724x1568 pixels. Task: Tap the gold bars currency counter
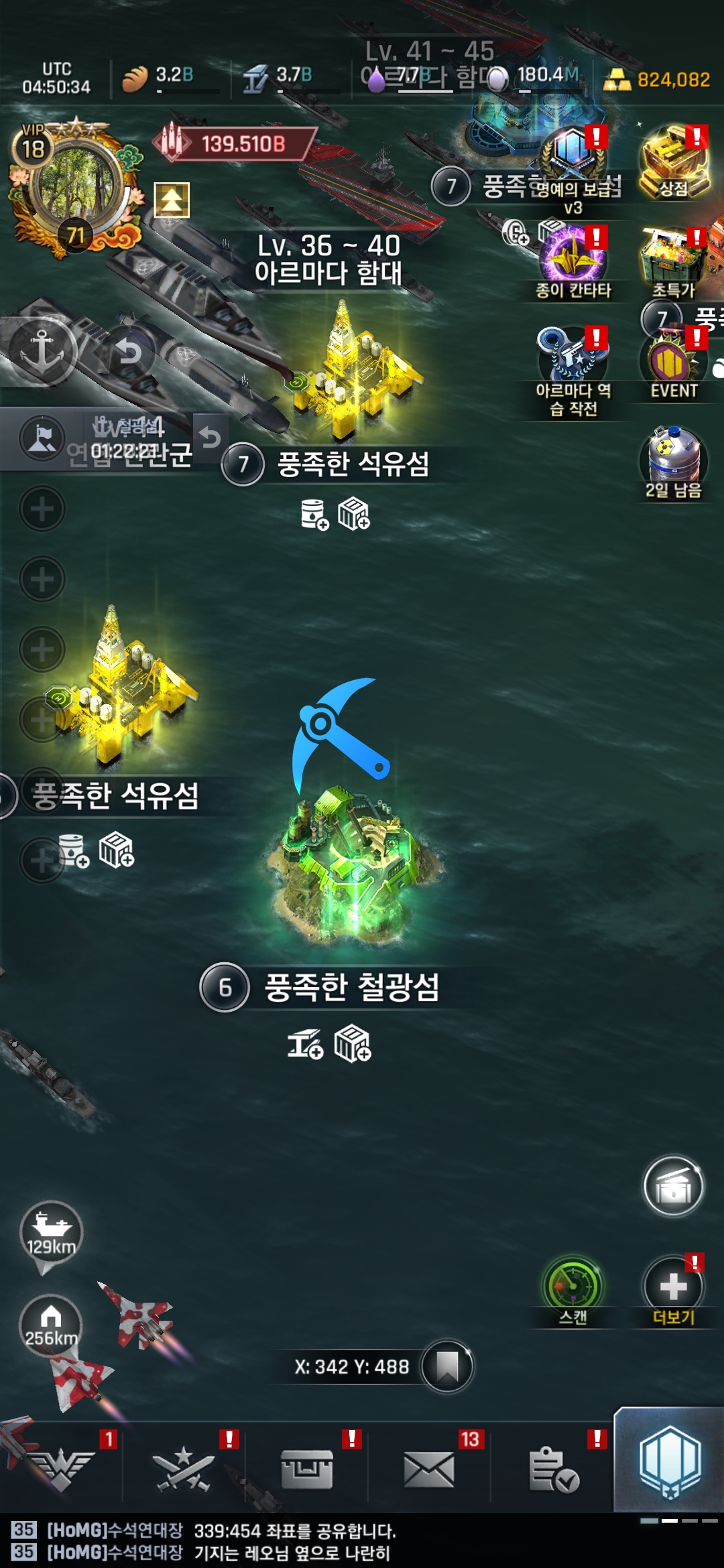click(658, 80)
